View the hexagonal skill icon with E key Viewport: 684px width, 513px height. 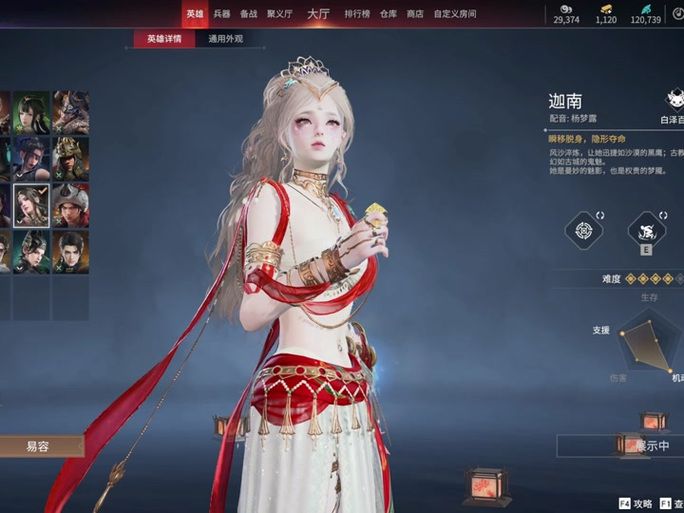click(646, 231)
